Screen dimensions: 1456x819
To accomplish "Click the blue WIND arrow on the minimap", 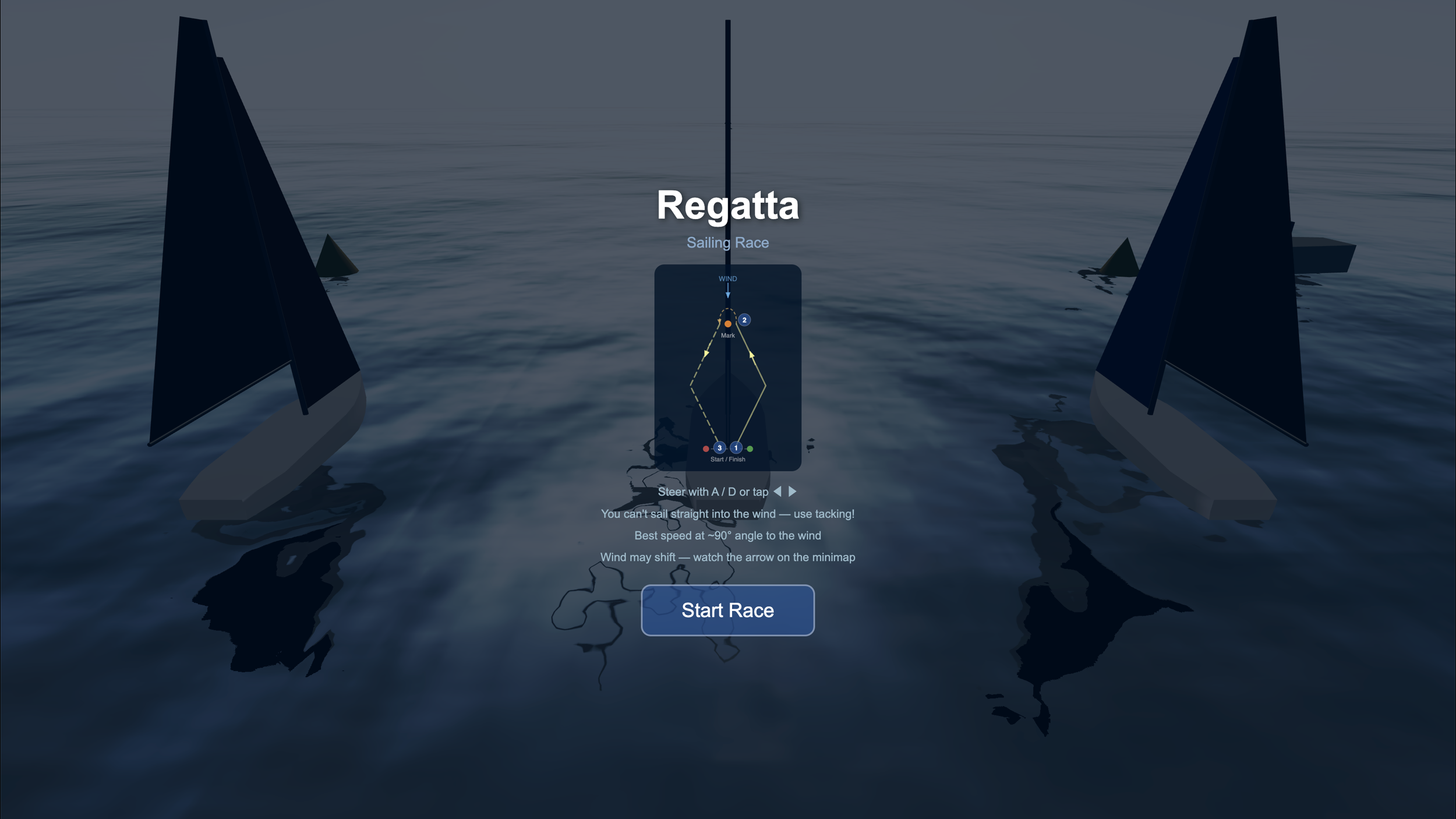I will [x=728, y=290].
